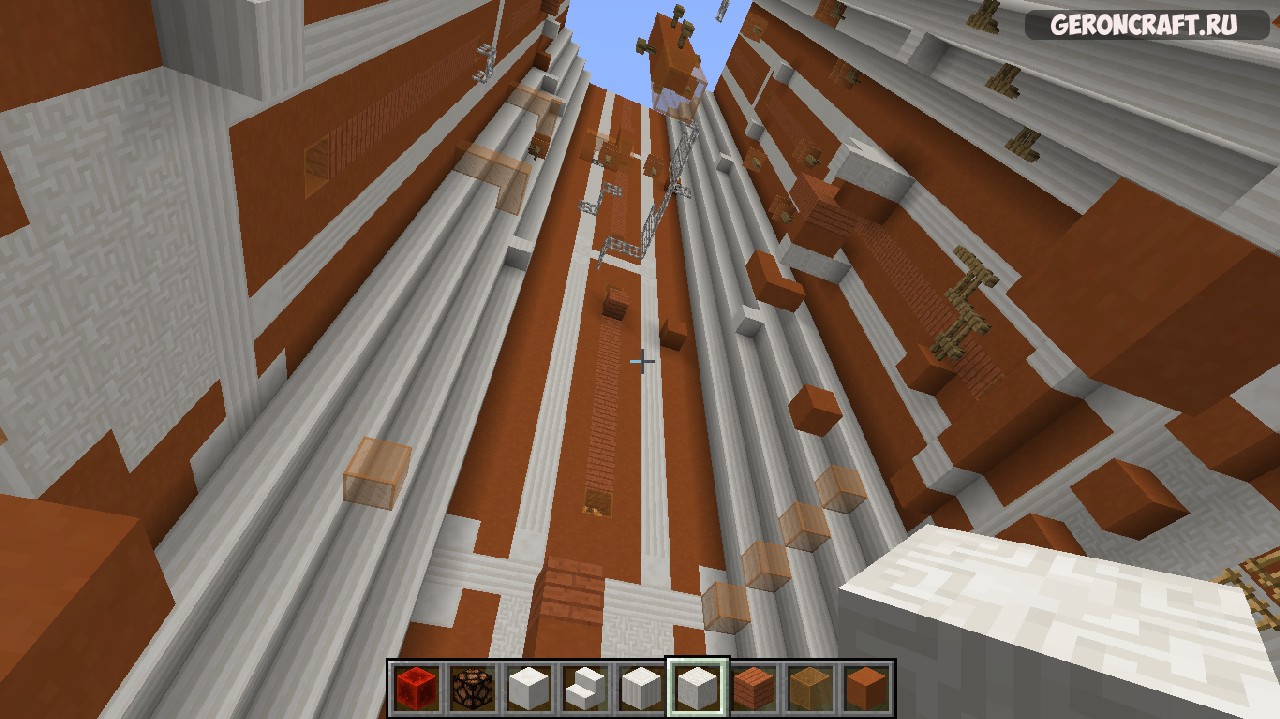Select the highlighted chiseled quartz slot
Screen dimensions: 1280x719
pyautogui.click(x=697, y=688)
